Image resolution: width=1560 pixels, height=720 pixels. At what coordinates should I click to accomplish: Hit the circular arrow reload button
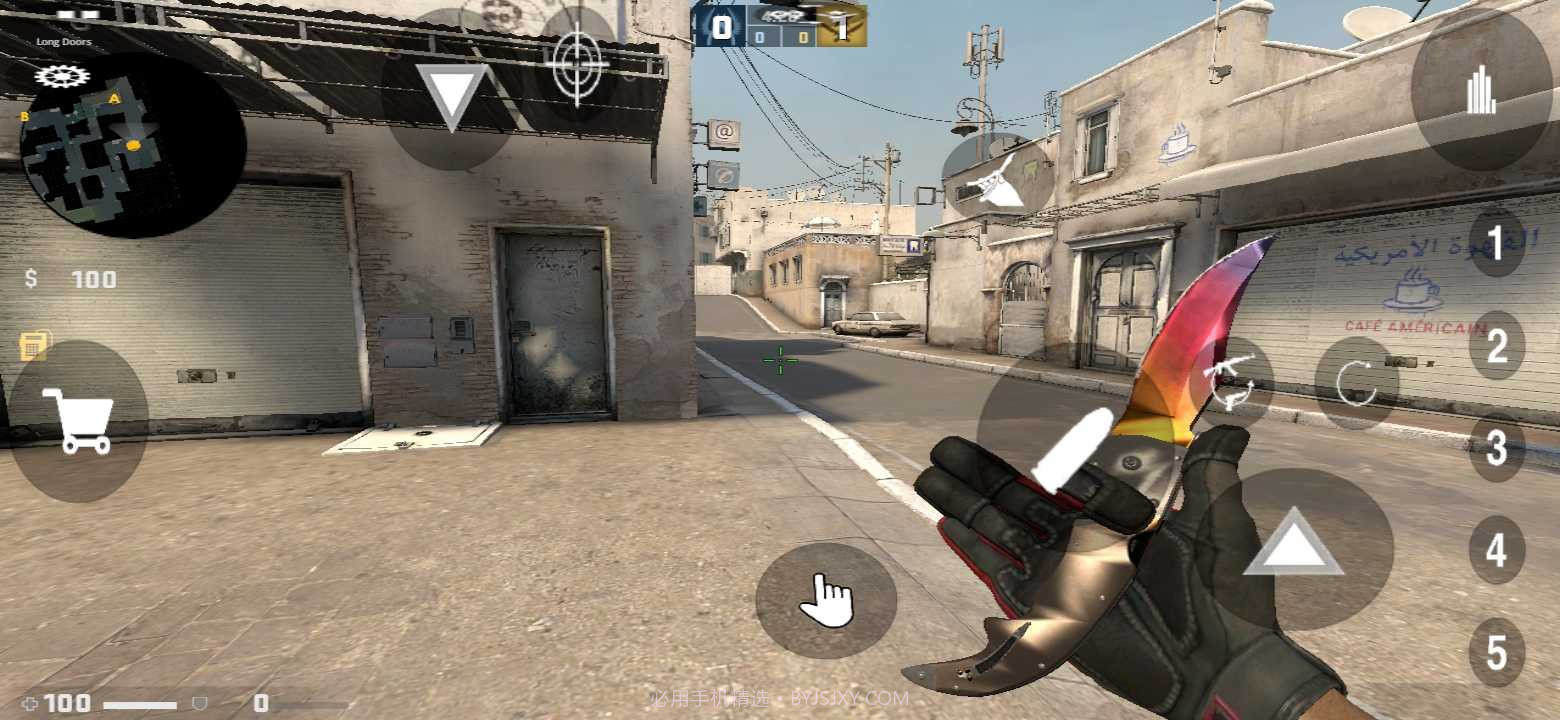(x=1355, y=384)
